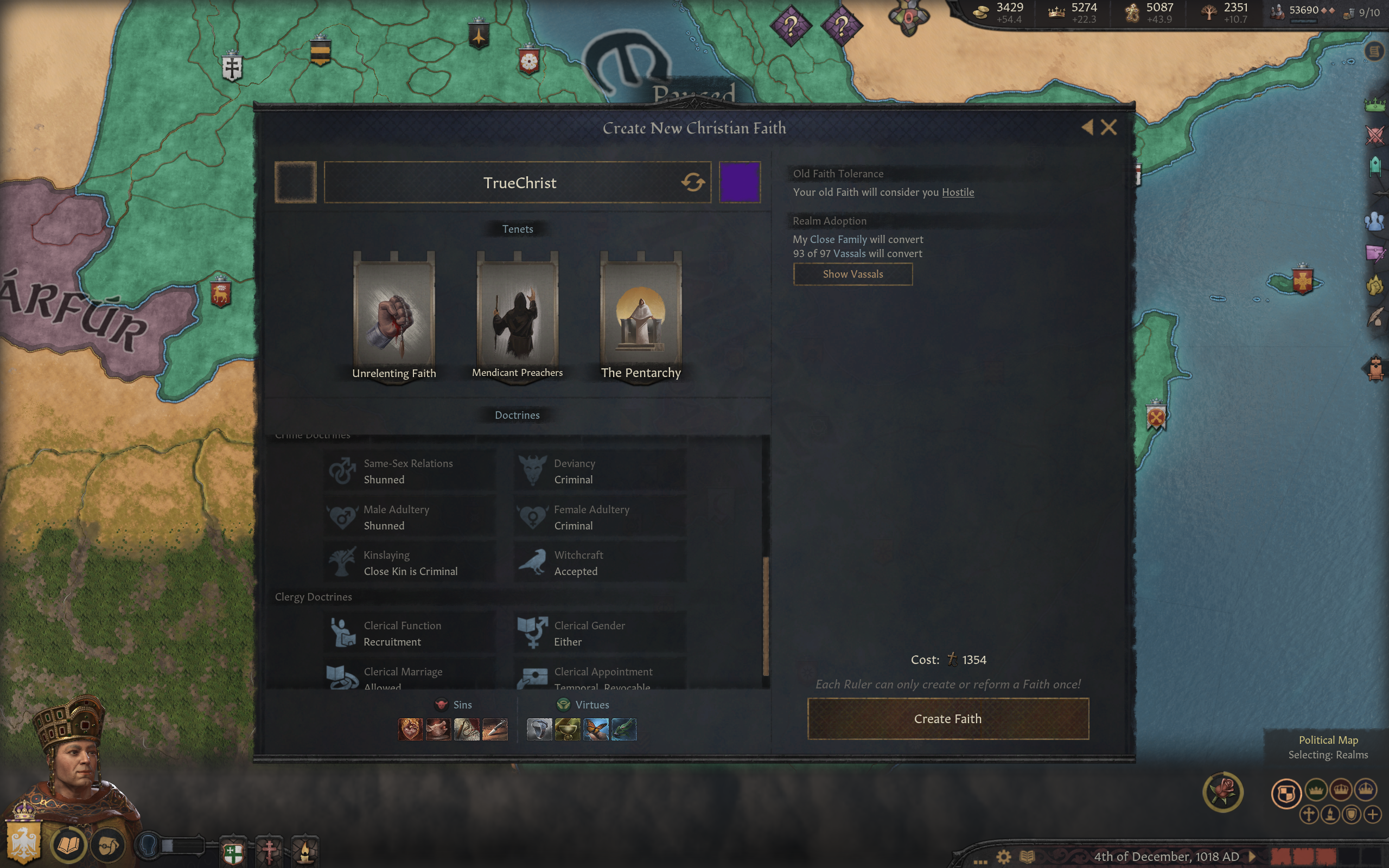1389x868 pixels.
Task: Change the Kinslaying doctrine
Action: 410,563
